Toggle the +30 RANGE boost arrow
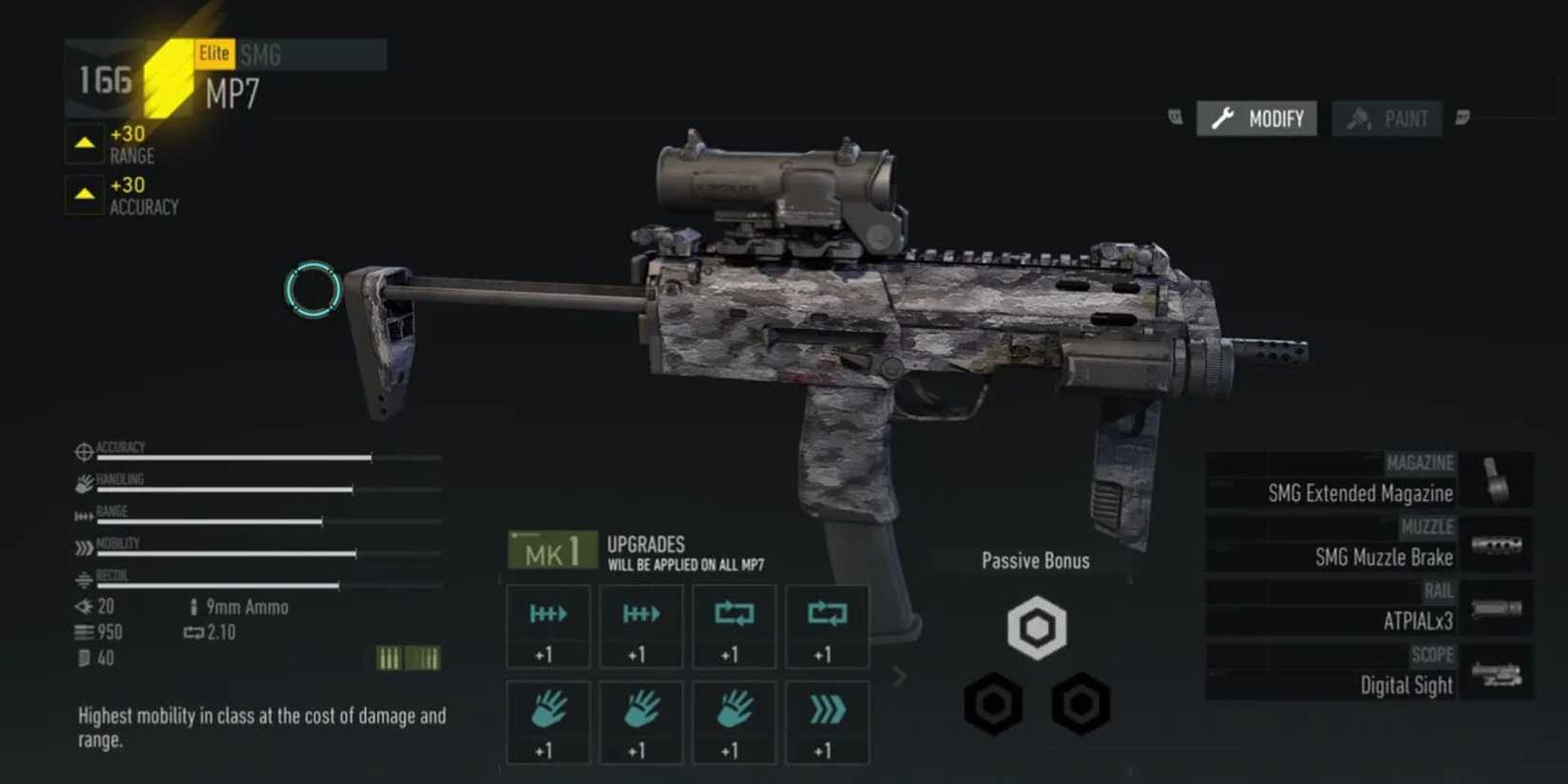Screen dimensions: 1568x784 click(85, 143)
